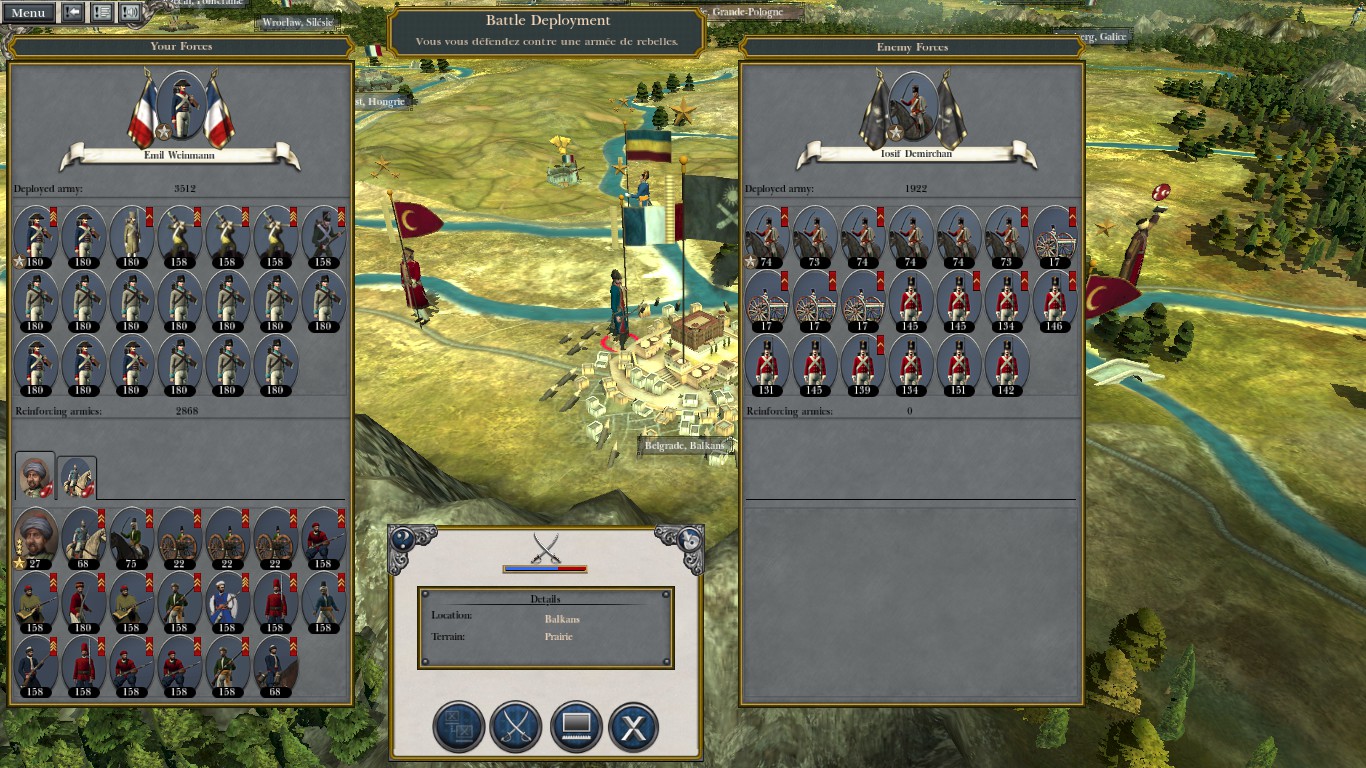Screen dimensions: 1366x768
Task: Click the ornate top-right corner button
Action: click(690, 540)
